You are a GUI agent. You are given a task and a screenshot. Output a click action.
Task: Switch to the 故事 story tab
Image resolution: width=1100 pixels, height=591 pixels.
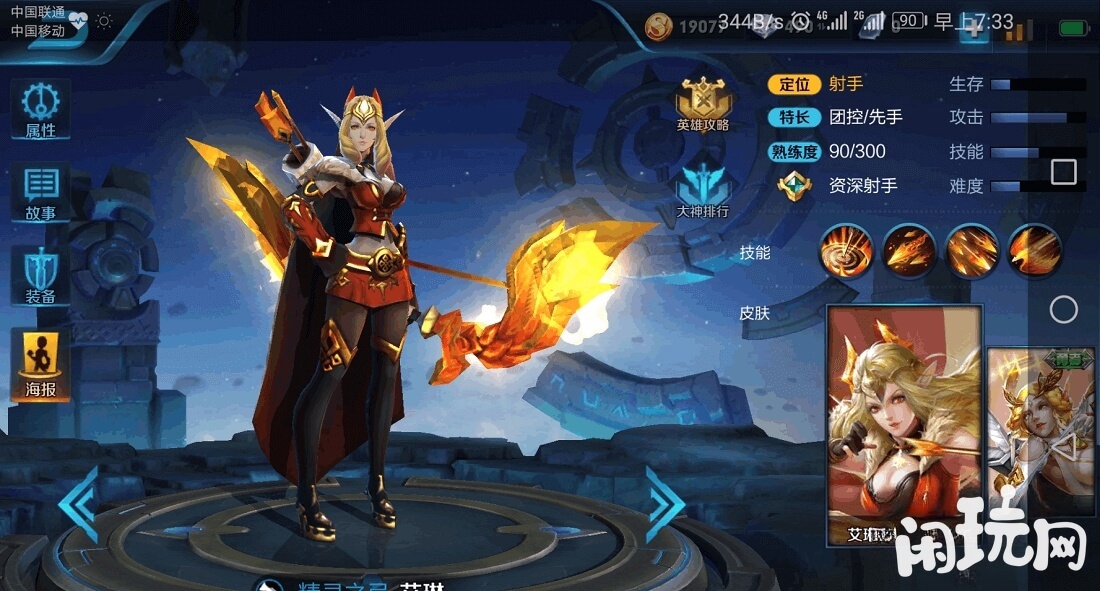pos(40,193)
